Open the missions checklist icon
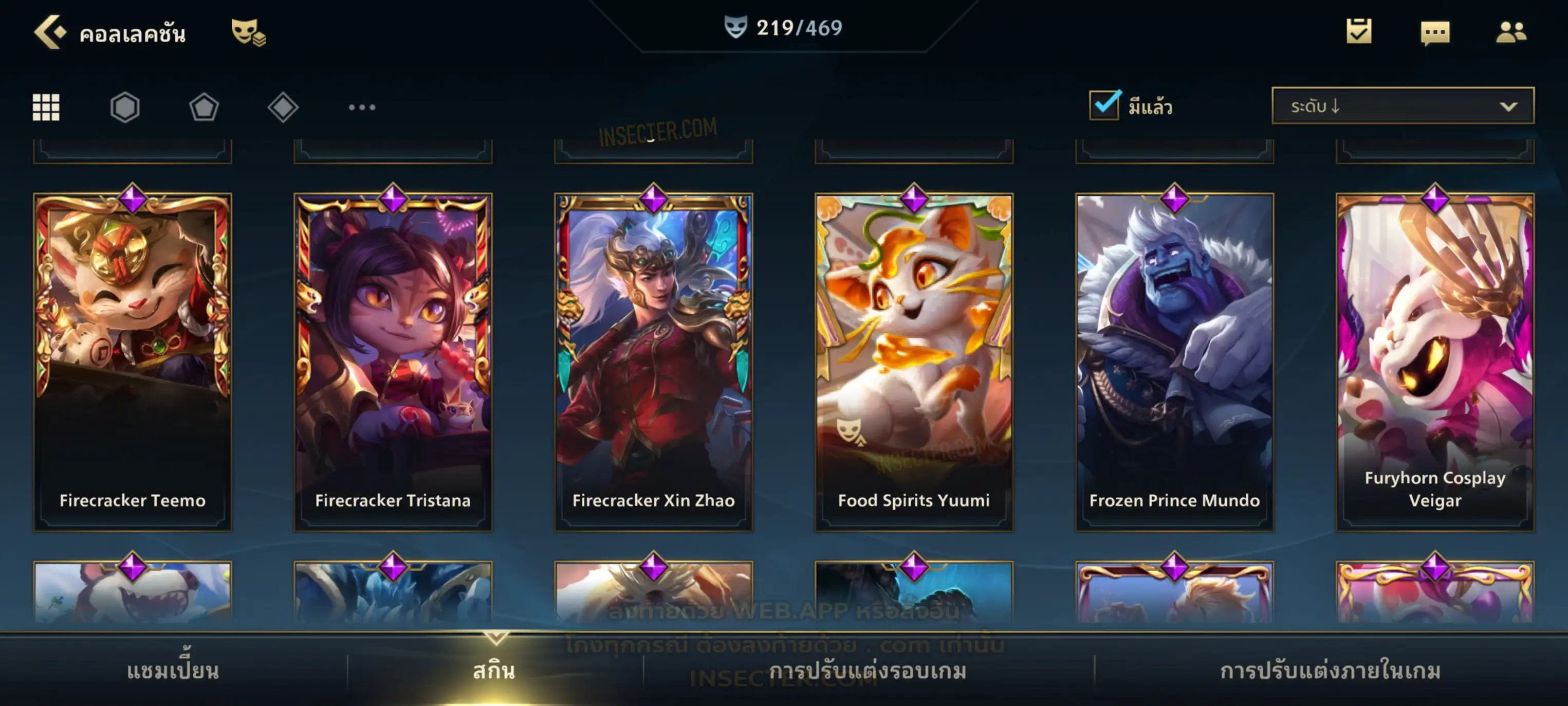The image size is (1568, 706). 1359,32
